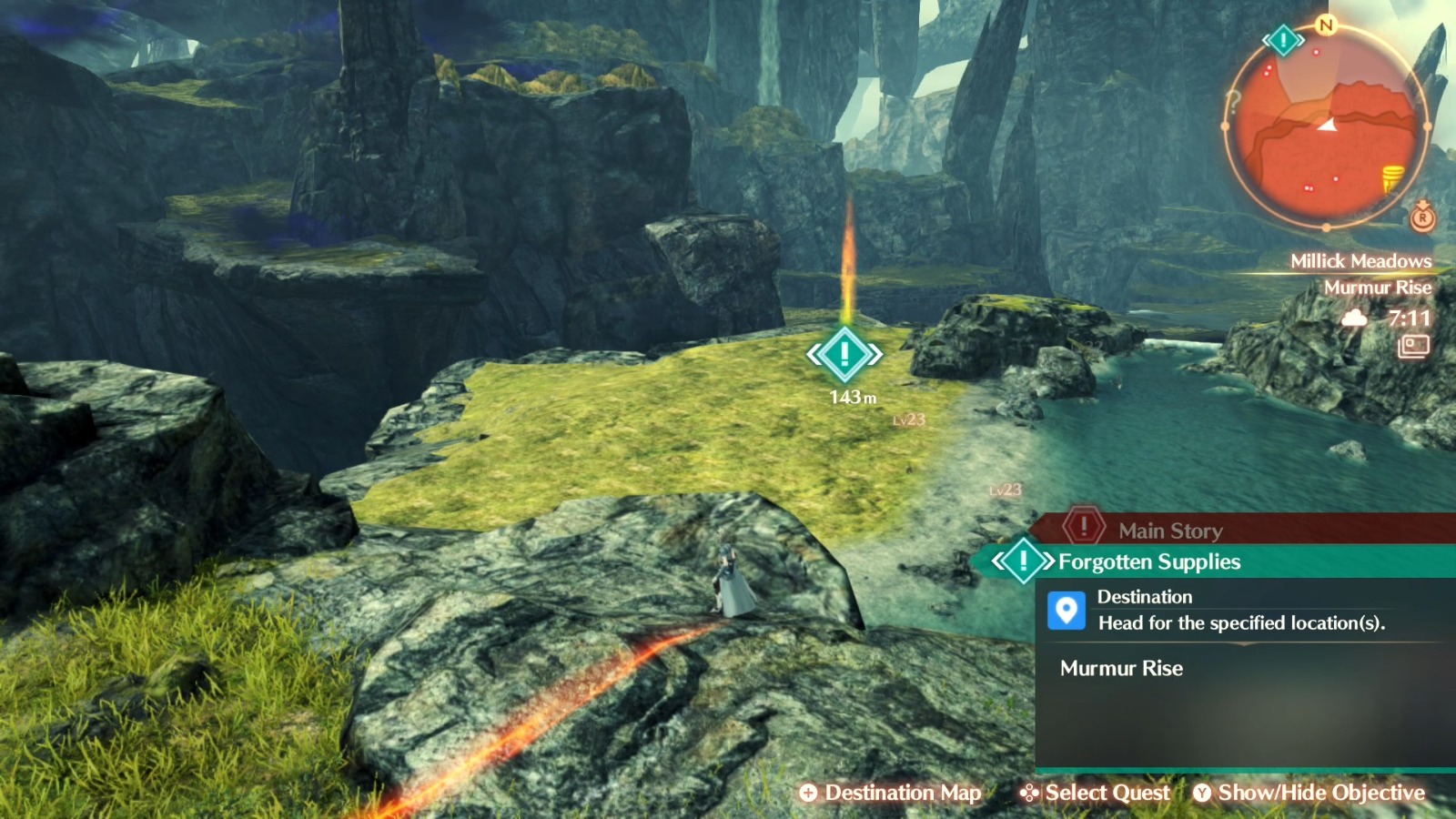Image resolution: width=1456 pixels, height=819 pixels.
Task: Click the R-button minimap zoom icon
Action: point(1422,218)
